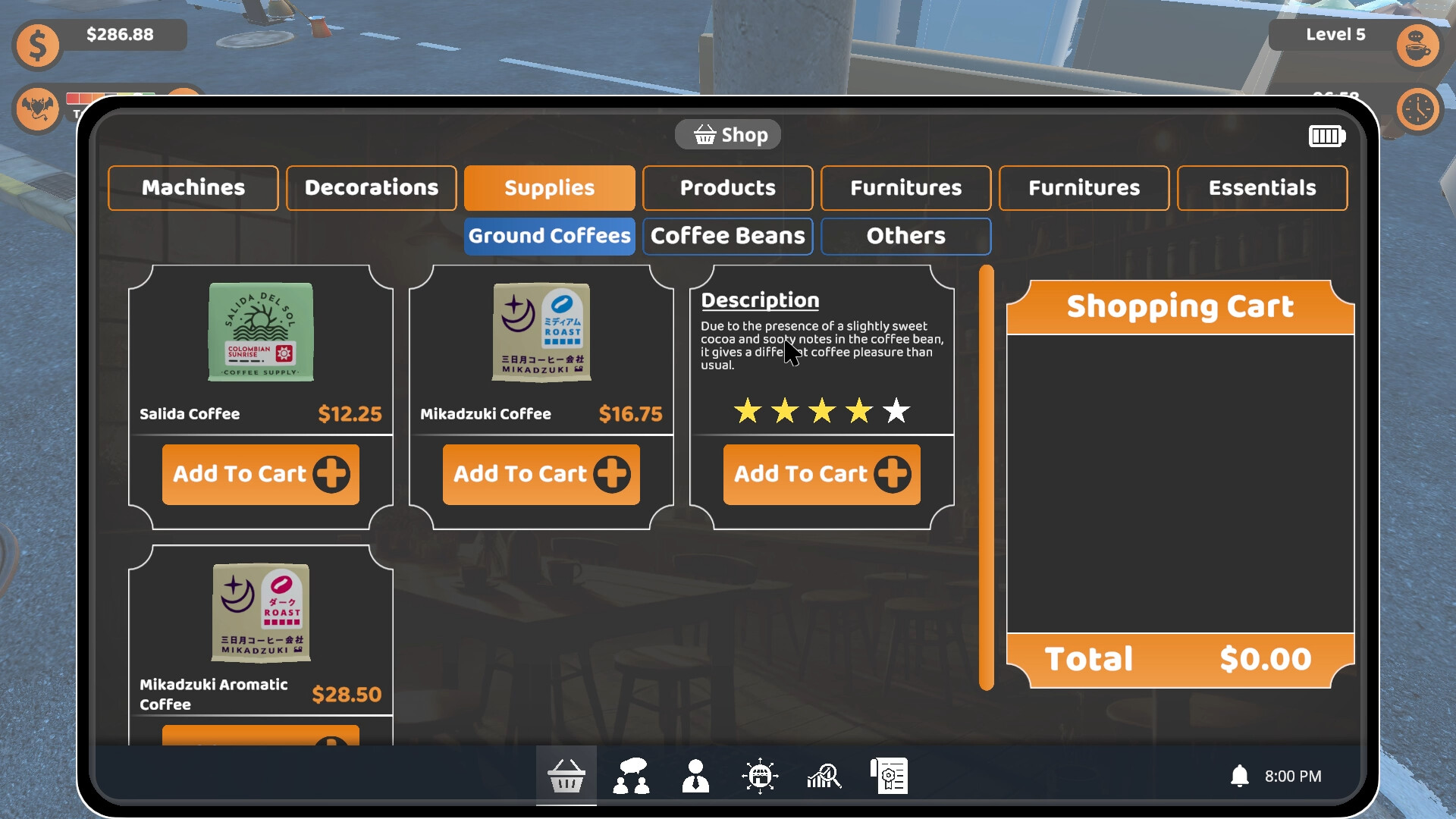Open the shopping basket Shop panel

(x=566, y=775)
